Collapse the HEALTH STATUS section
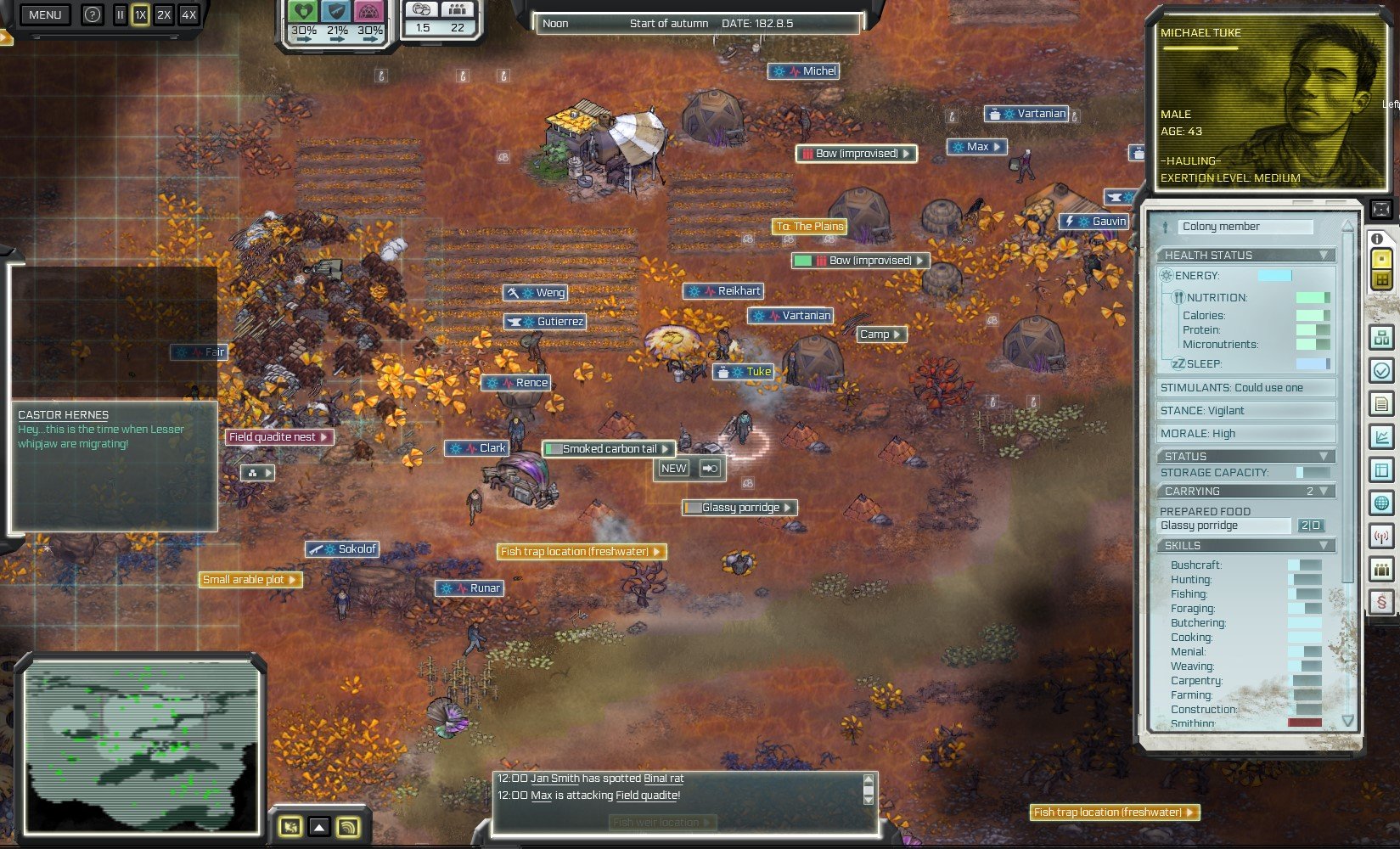 [x=1324, y=255]
